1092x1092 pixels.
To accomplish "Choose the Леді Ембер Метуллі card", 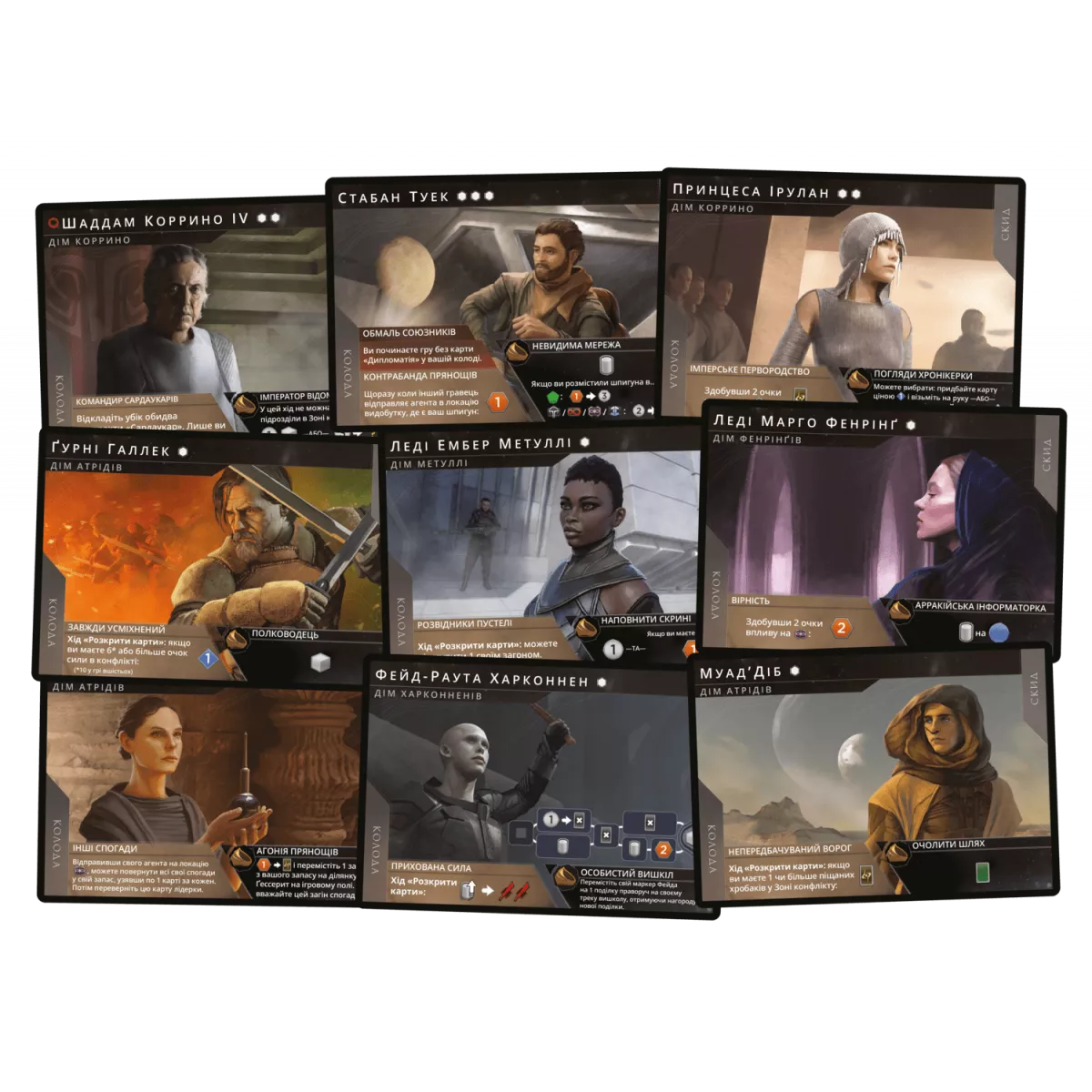I will (541, 546).
